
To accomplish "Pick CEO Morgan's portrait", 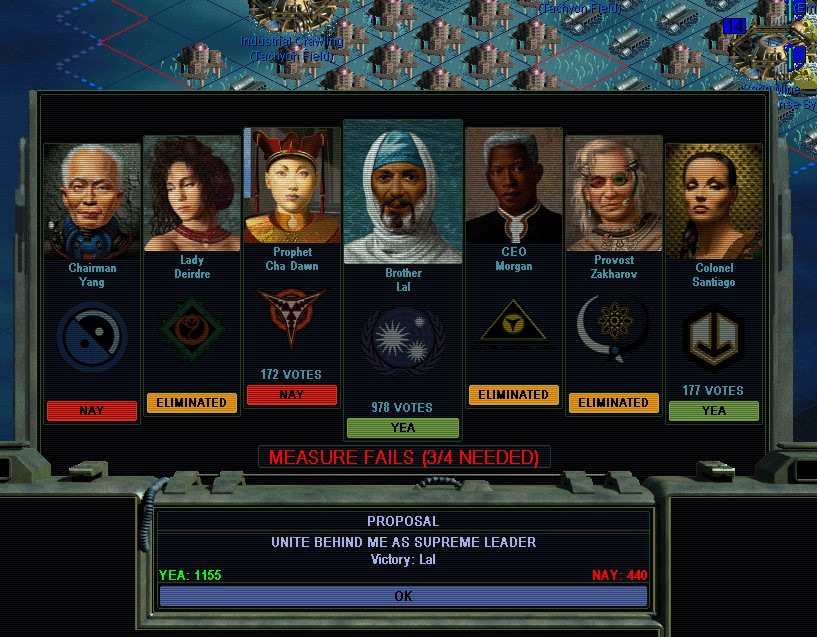I will [513, 188].
